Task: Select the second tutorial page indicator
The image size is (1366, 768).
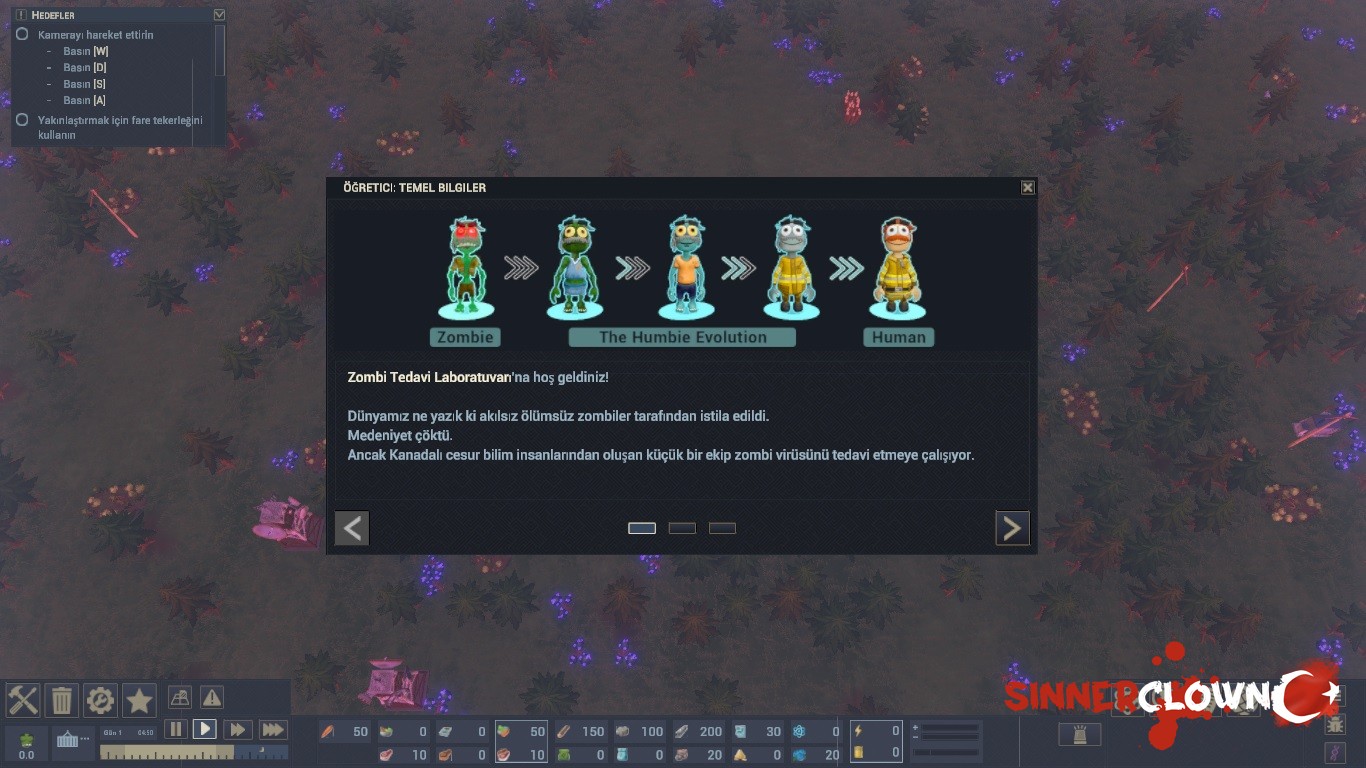Action: (682, 528)
